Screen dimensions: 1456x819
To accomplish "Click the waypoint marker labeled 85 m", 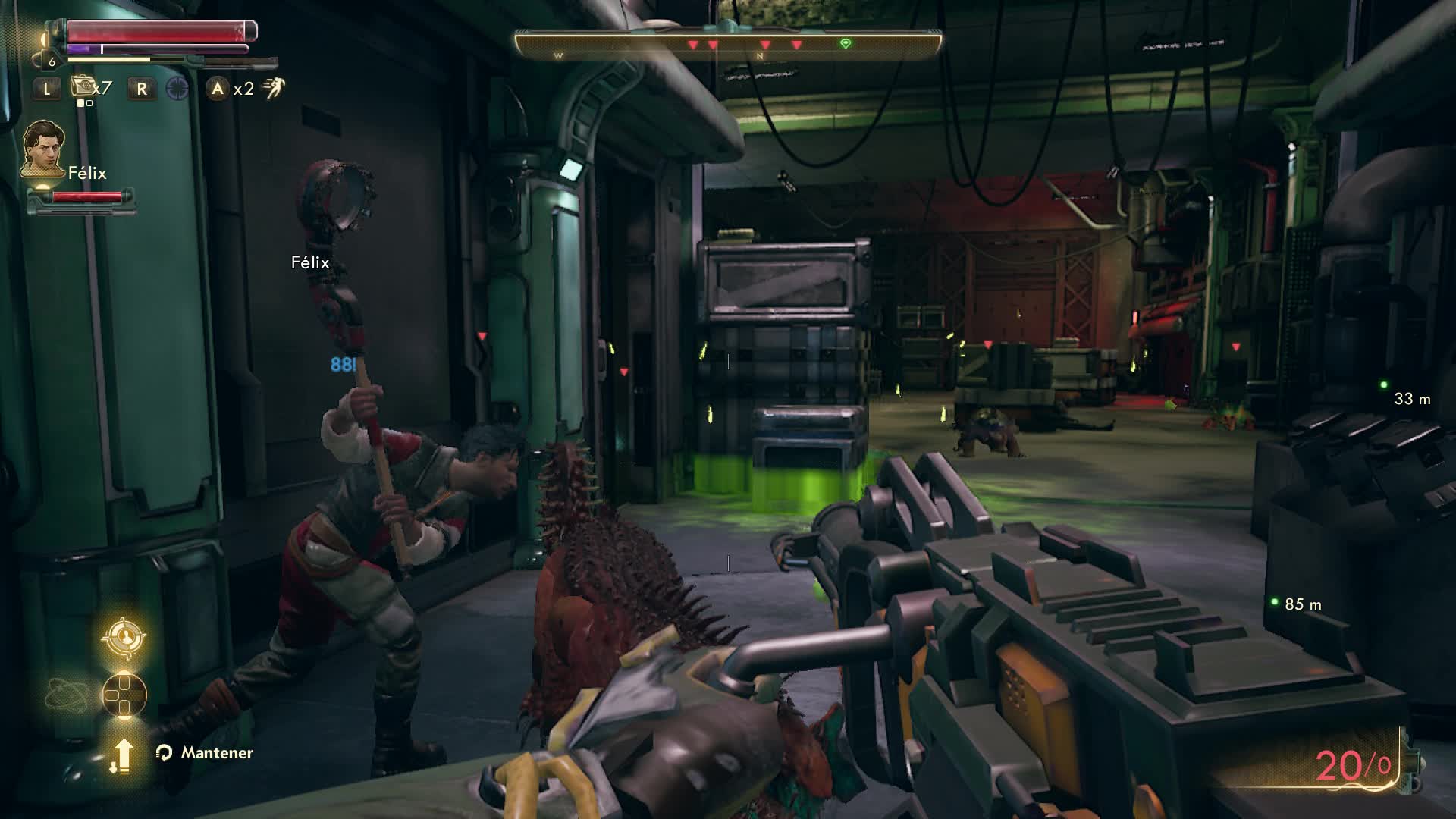I will [x=1275, y=602].
